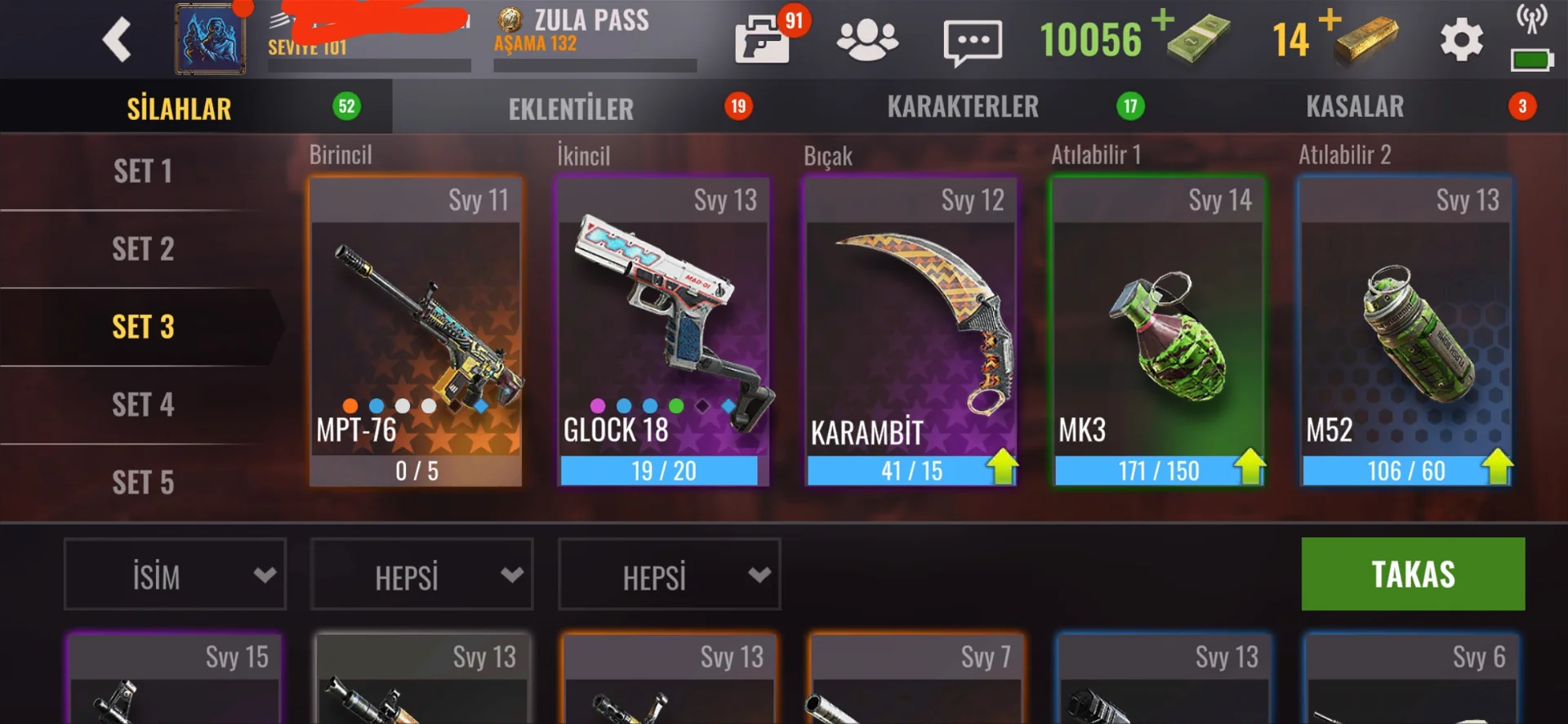The image size is (1568, 724).
Task: Open the chat bubble icon
Action: (972, 42)
